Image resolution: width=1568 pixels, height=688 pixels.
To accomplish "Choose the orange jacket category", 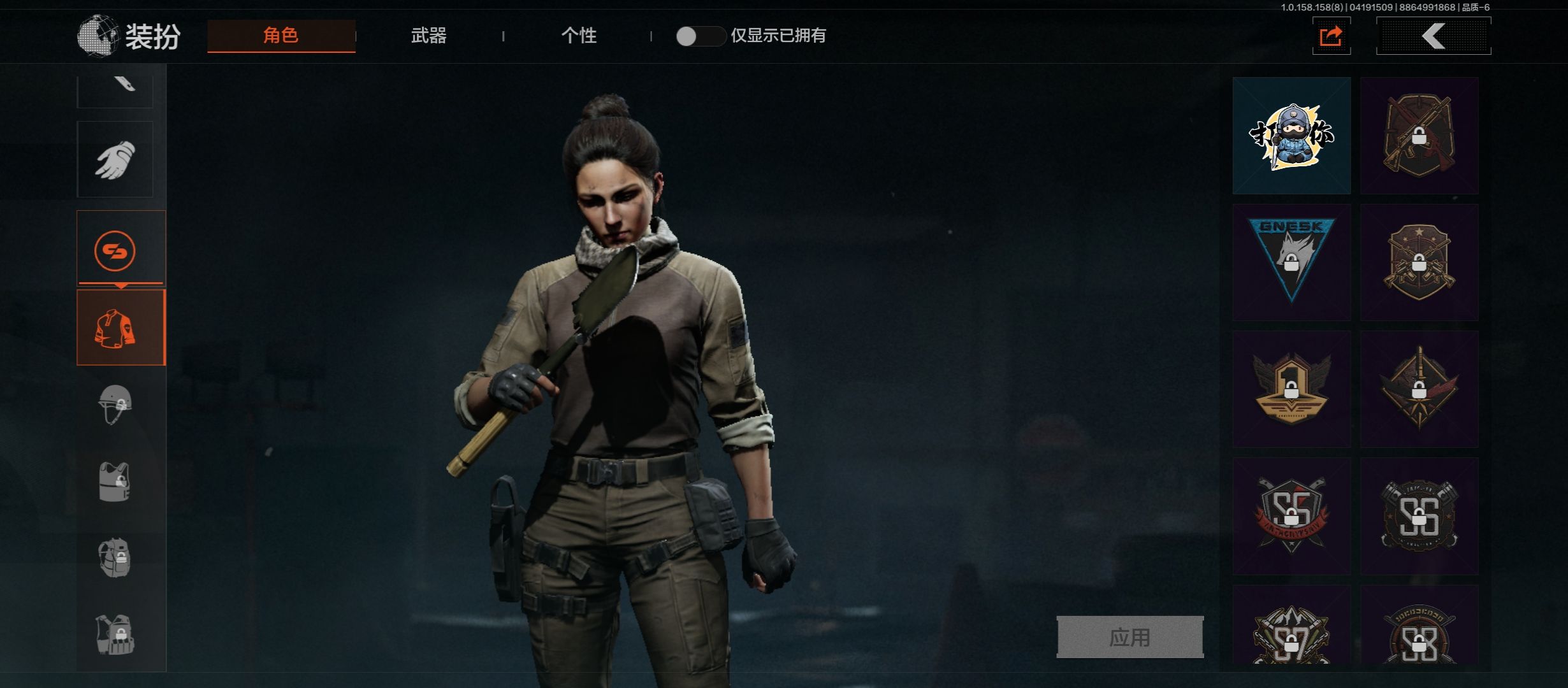I will tap(120, 327).
